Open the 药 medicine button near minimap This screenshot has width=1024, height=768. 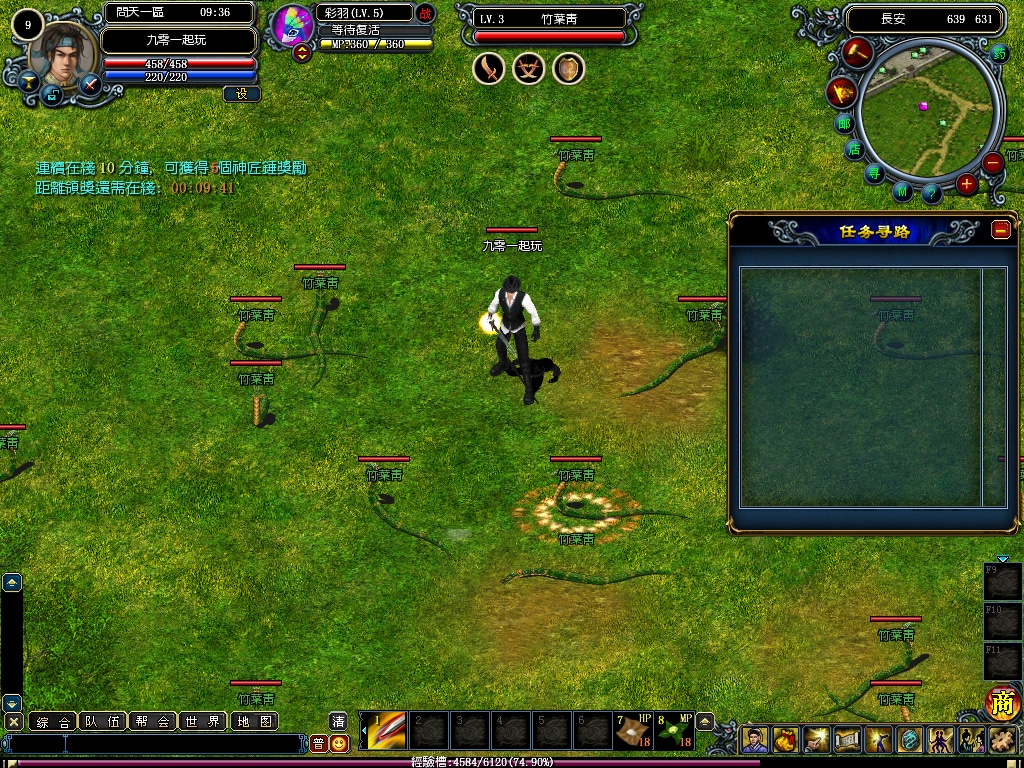[x=1000, y=54]
